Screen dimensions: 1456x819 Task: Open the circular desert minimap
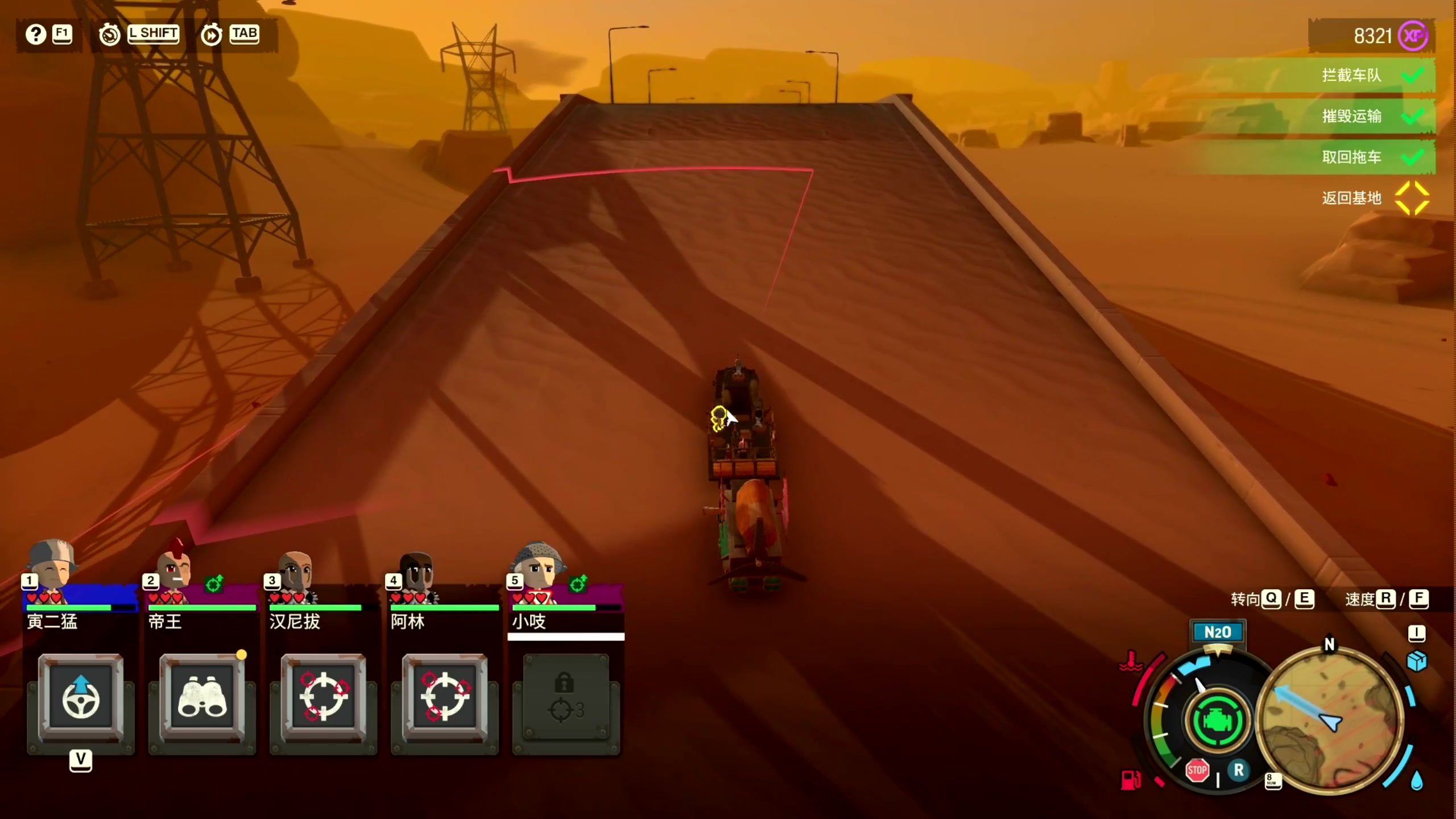(x=1330, y=721)
